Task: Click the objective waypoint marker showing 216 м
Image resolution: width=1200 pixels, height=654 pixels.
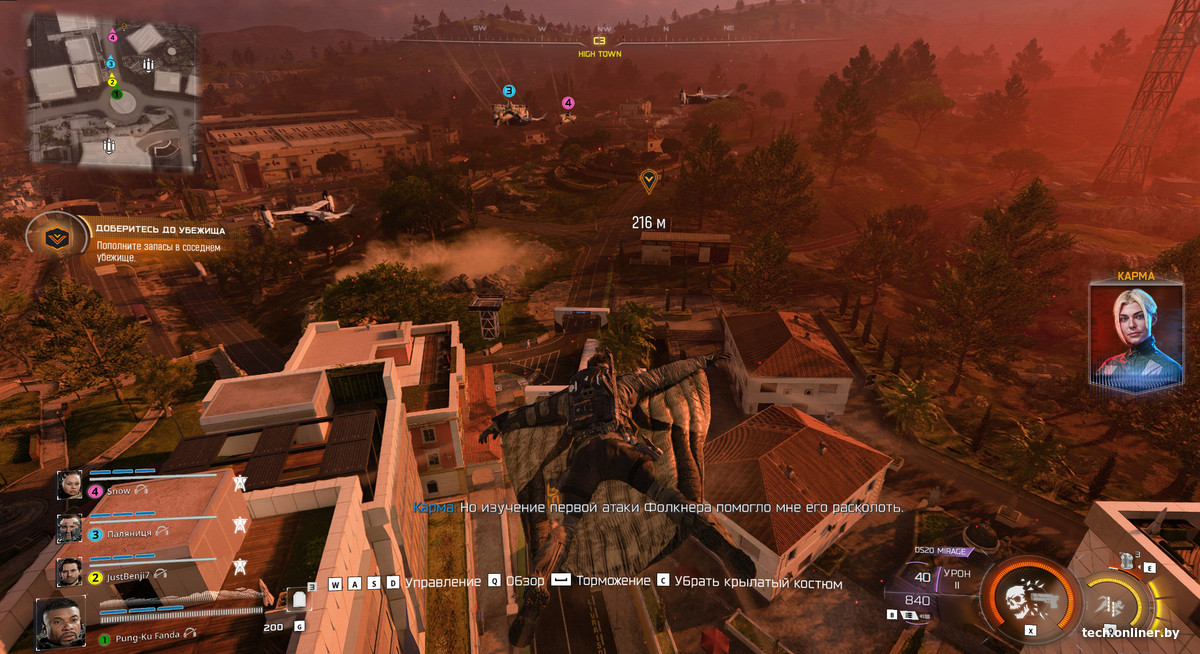Action: pyautogui.click(x=649, y=180)
